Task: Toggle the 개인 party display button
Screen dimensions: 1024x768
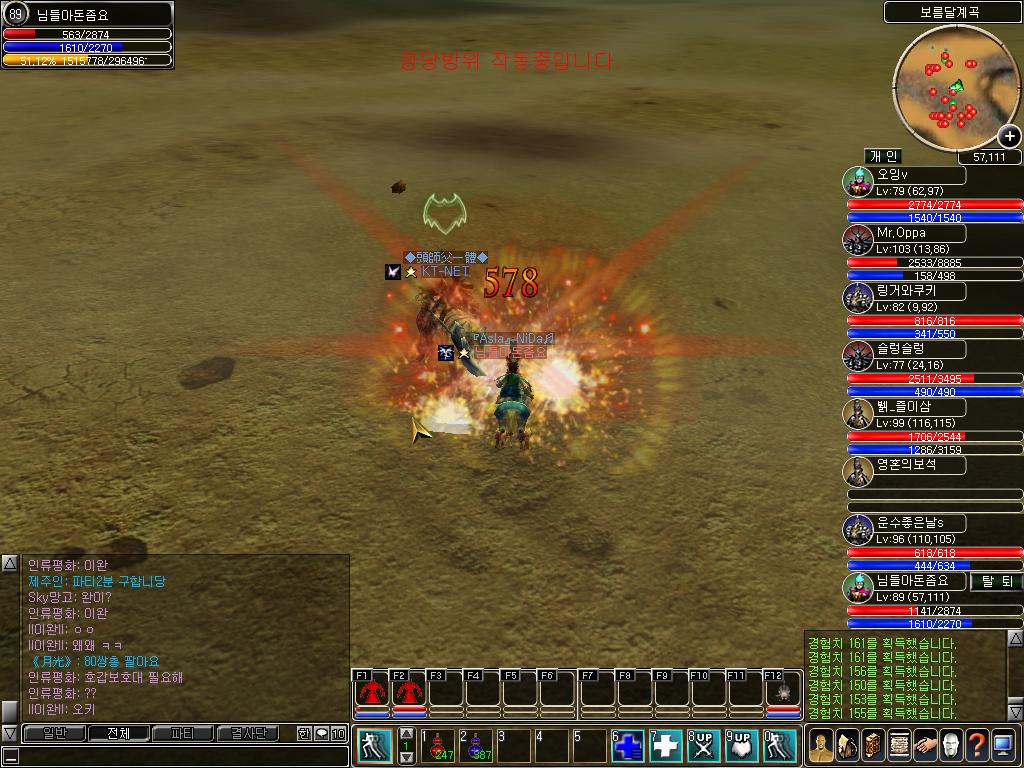Action: [x=884, y=157]
